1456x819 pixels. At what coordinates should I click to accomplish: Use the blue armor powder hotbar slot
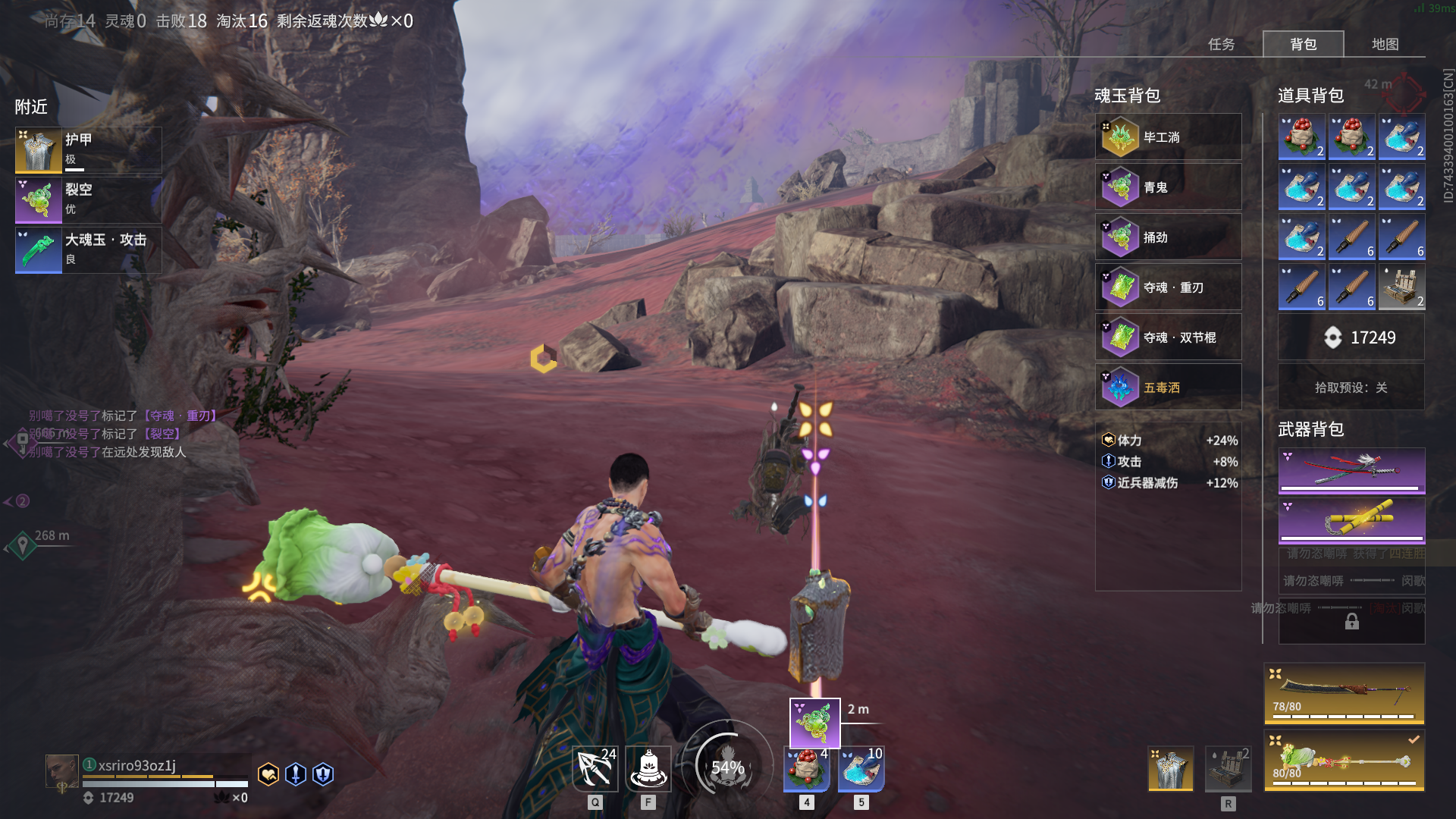861,769
